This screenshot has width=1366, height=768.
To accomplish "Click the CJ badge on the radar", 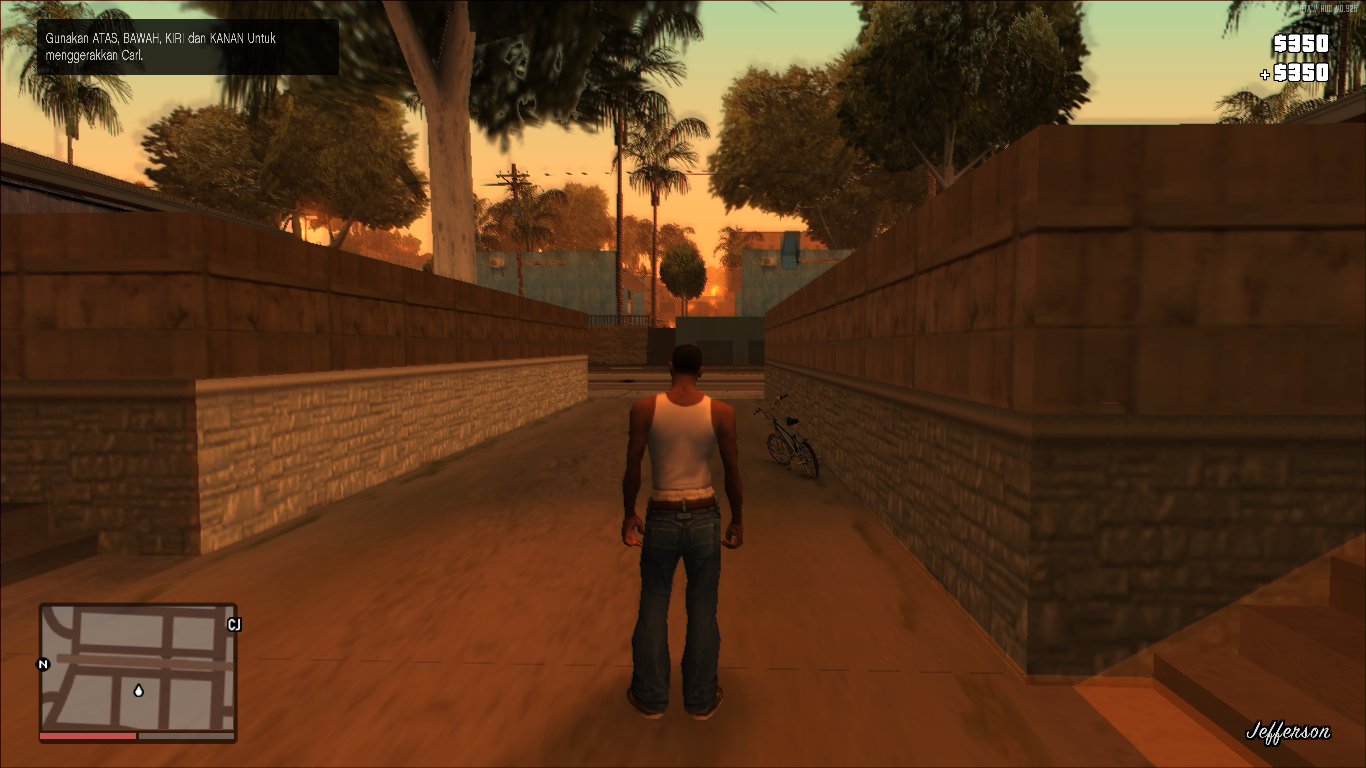I will tap(234, 625).
